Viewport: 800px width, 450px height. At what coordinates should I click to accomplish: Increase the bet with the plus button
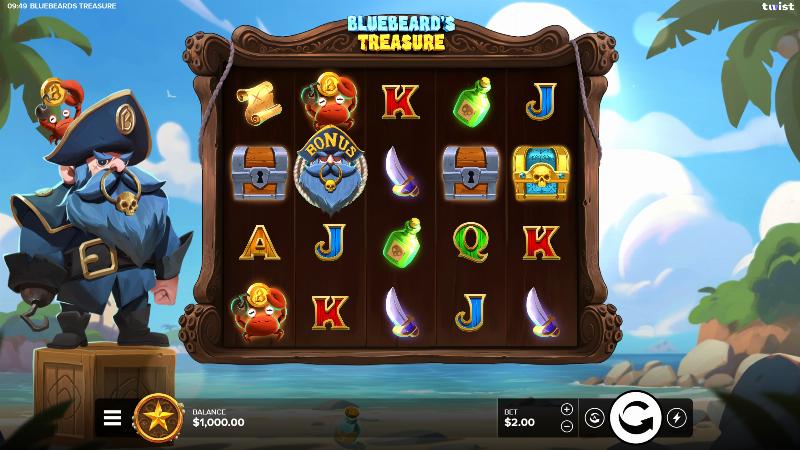click(x=567, y=409)
